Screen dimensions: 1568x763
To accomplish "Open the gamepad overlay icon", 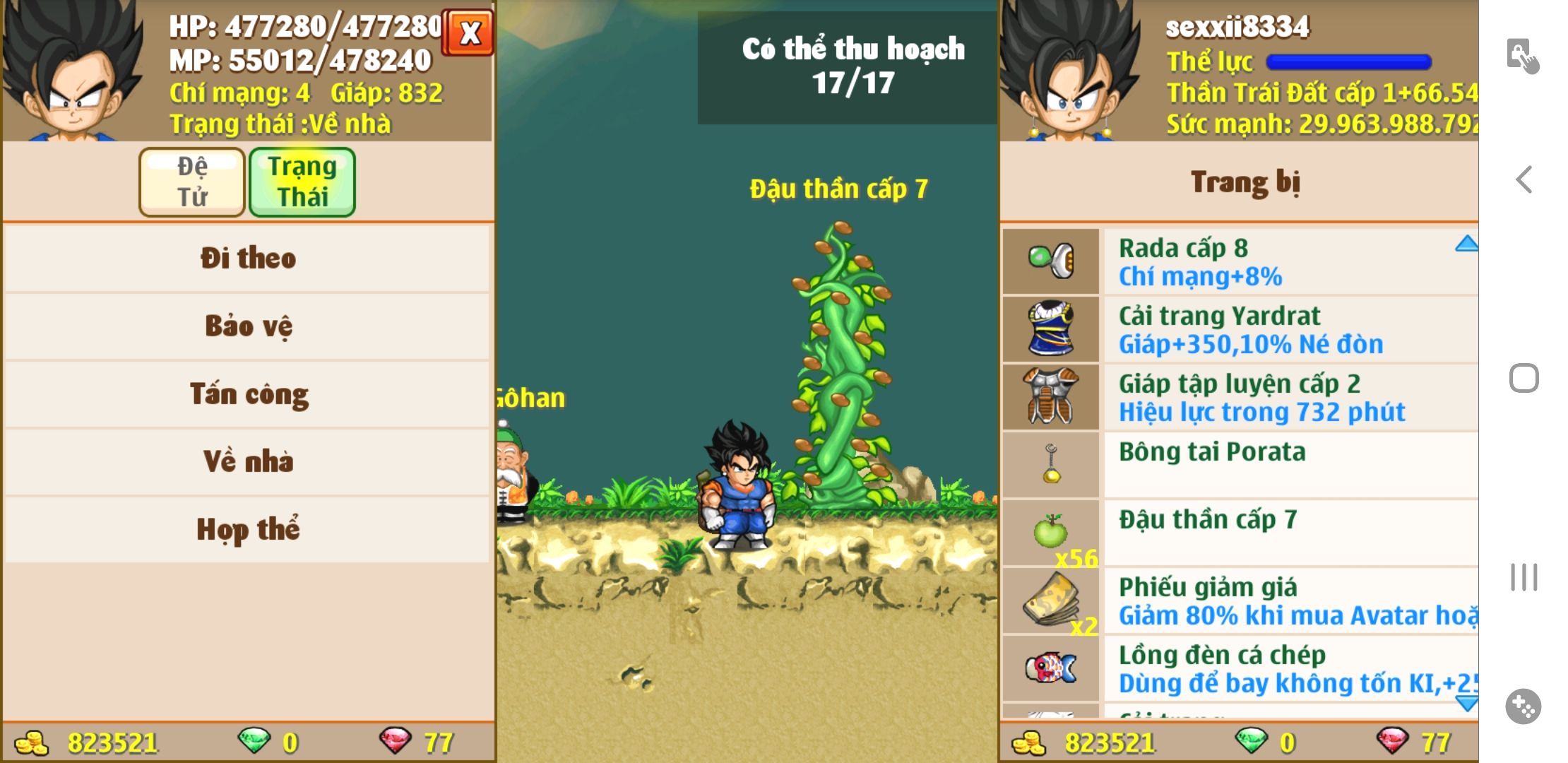I will click(1524, 706).
